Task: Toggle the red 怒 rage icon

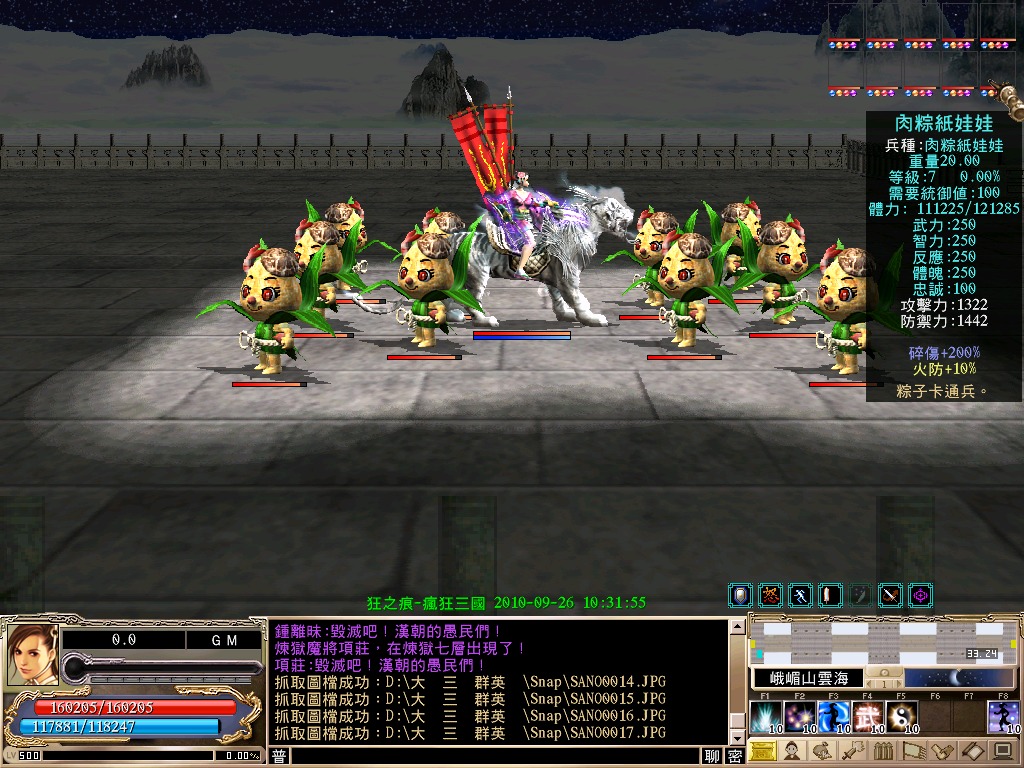Action: click(770, 596)
